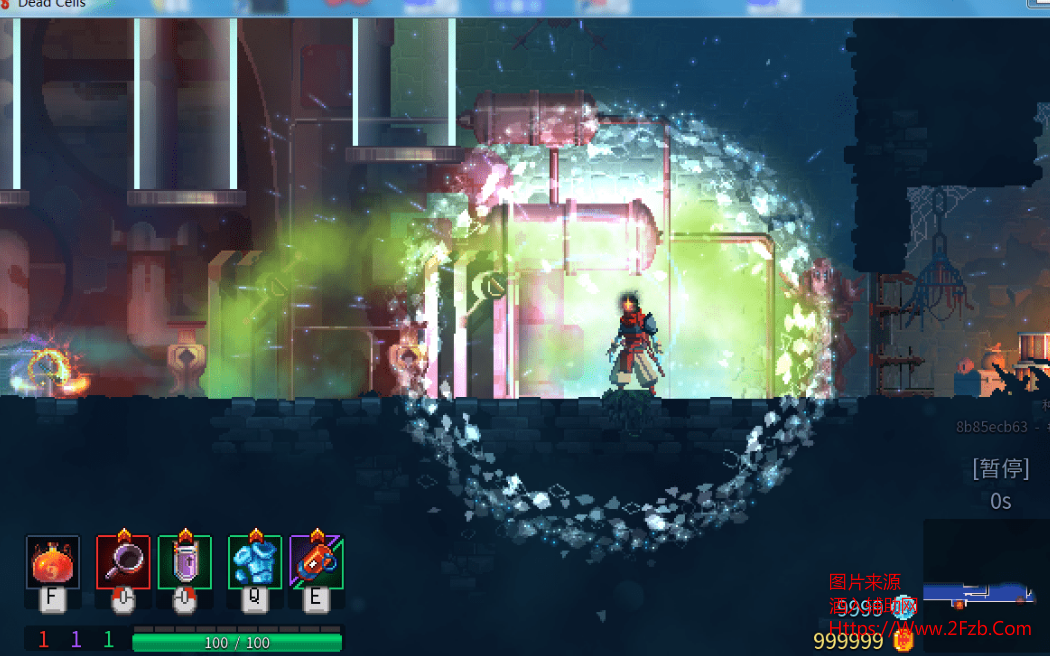Image resolution: width=1050 pixels, height=656 pixels.
Task: Activate the blue ice armor skill
Action: [255, 563]
